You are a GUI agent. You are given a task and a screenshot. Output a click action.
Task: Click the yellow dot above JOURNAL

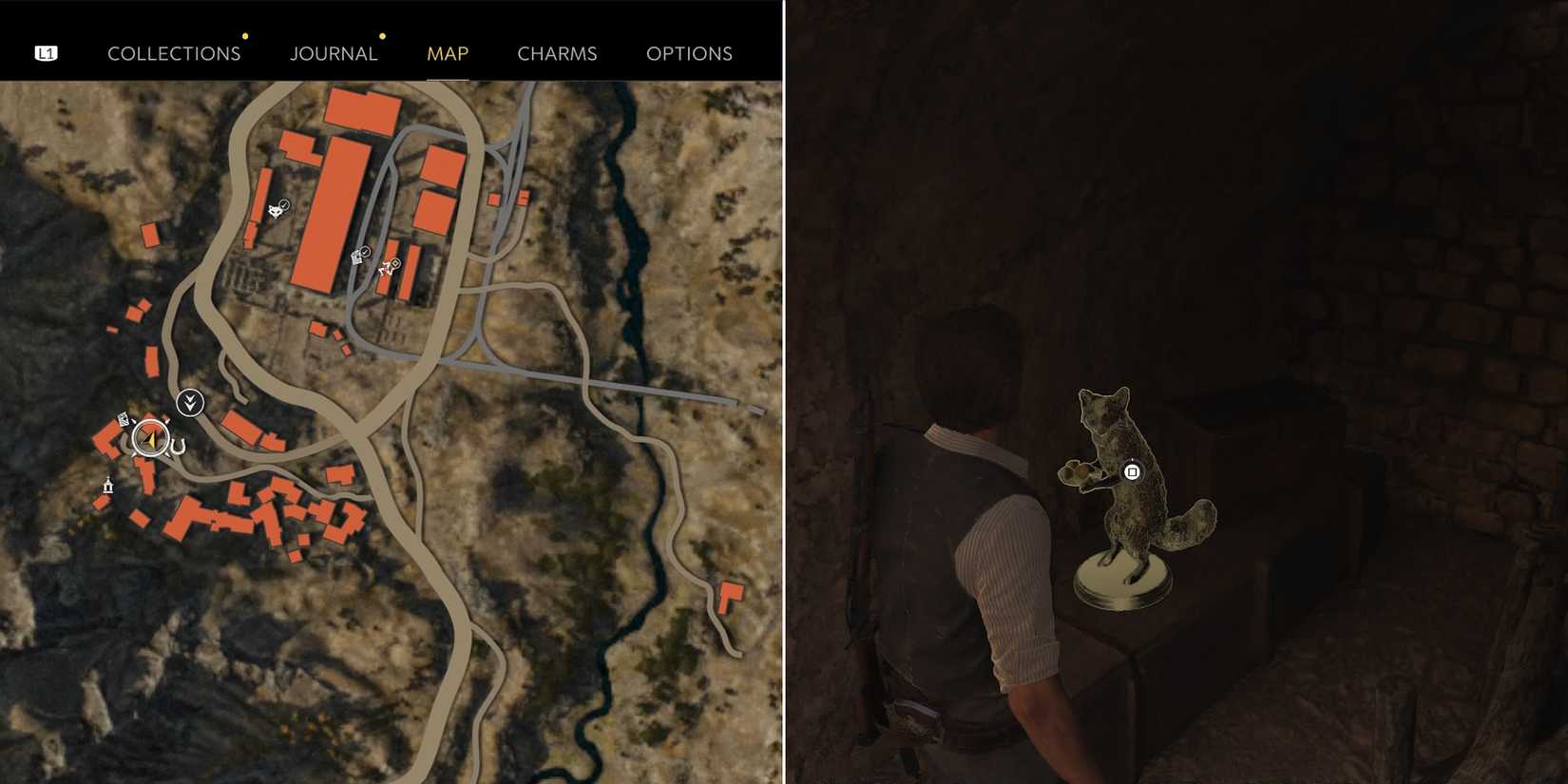click(x=383, y=36)
